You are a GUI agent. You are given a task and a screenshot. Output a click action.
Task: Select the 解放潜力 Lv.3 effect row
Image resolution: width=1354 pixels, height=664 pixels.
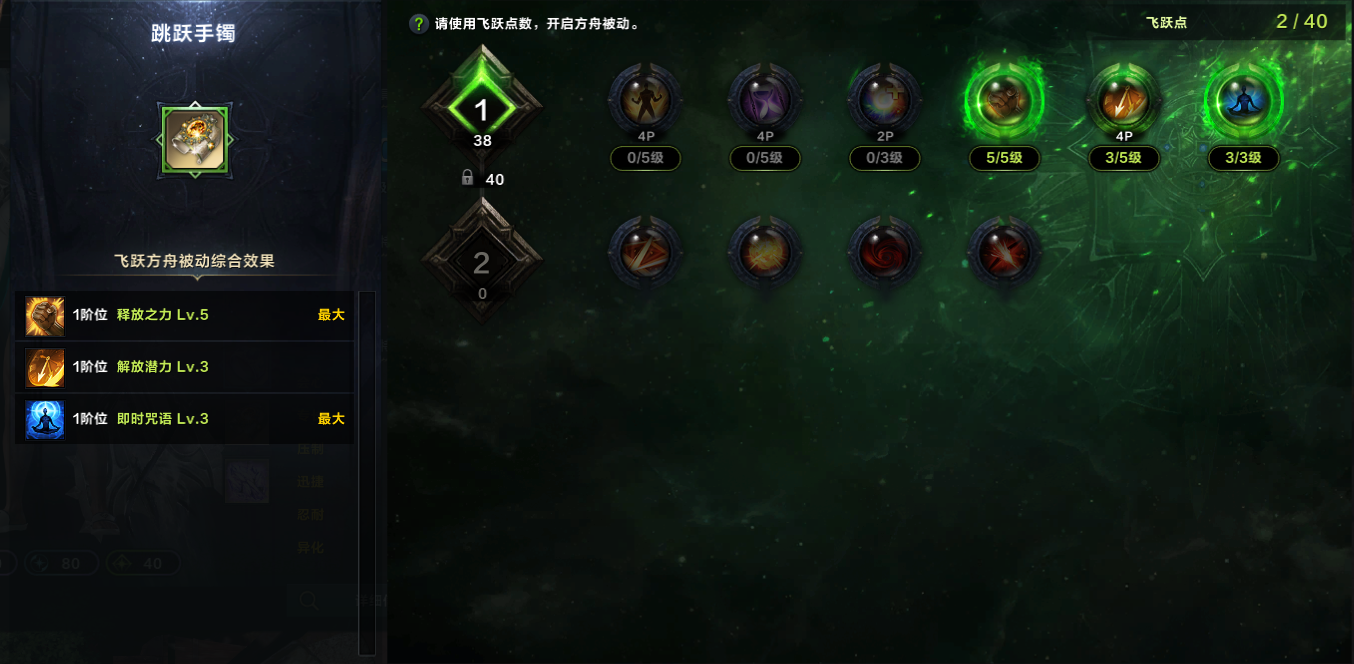point(185,367)
